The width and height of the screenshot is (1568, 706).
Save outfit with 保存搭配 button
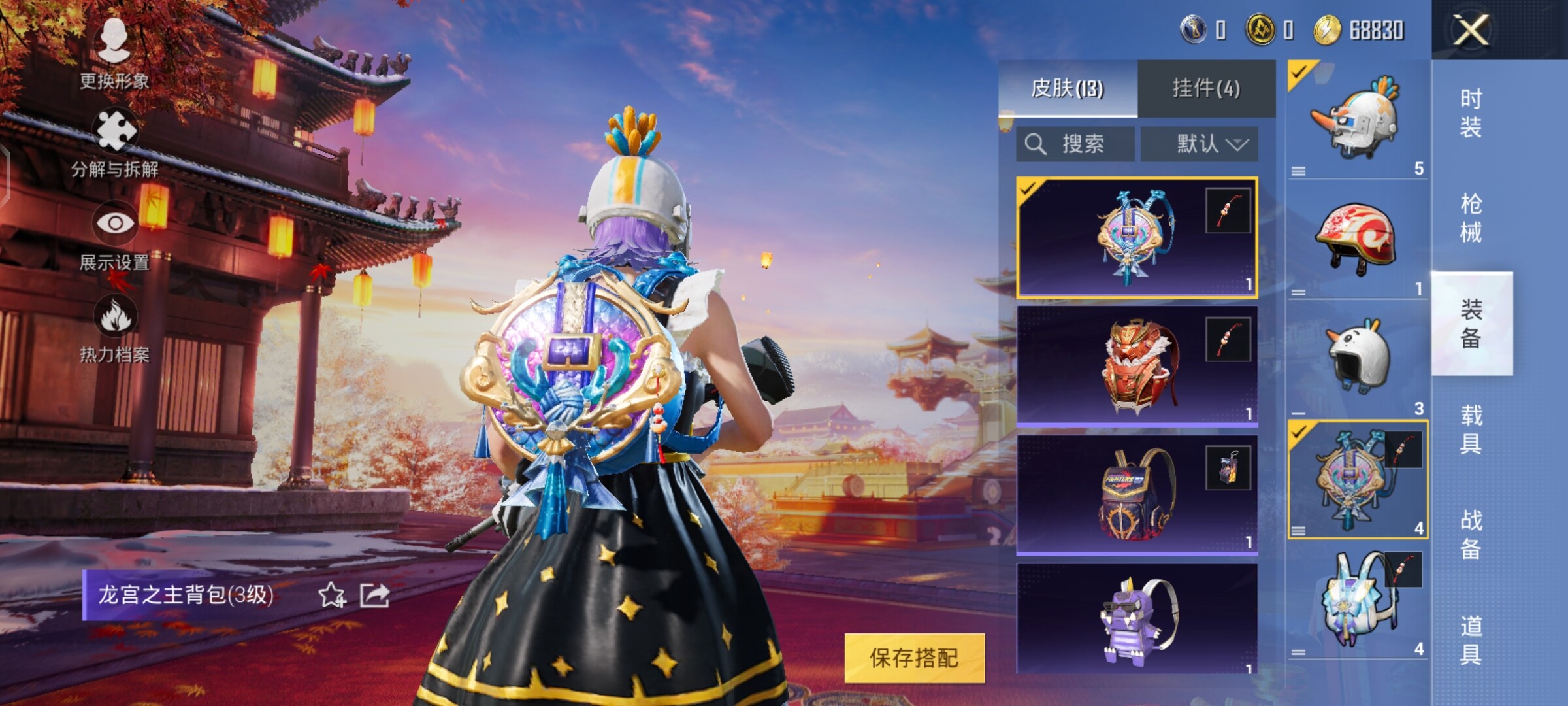coord(914,658)
